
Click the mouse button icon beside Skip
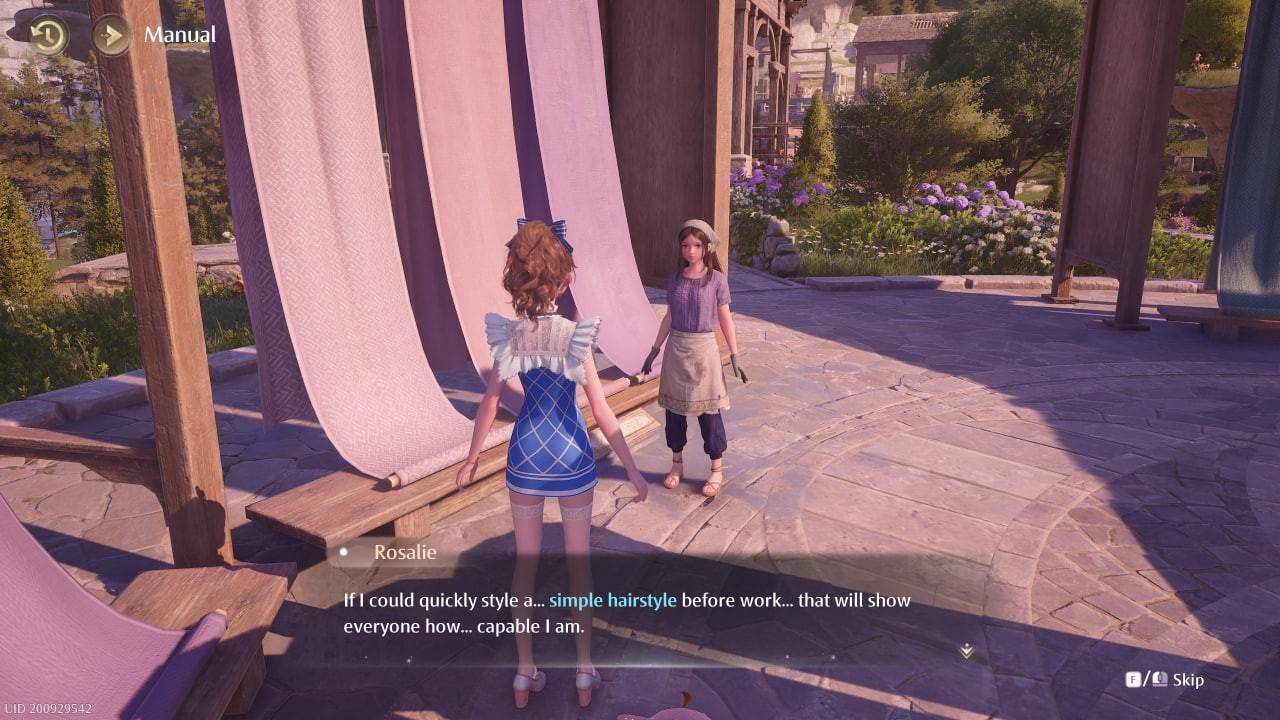click(1162, 678)
